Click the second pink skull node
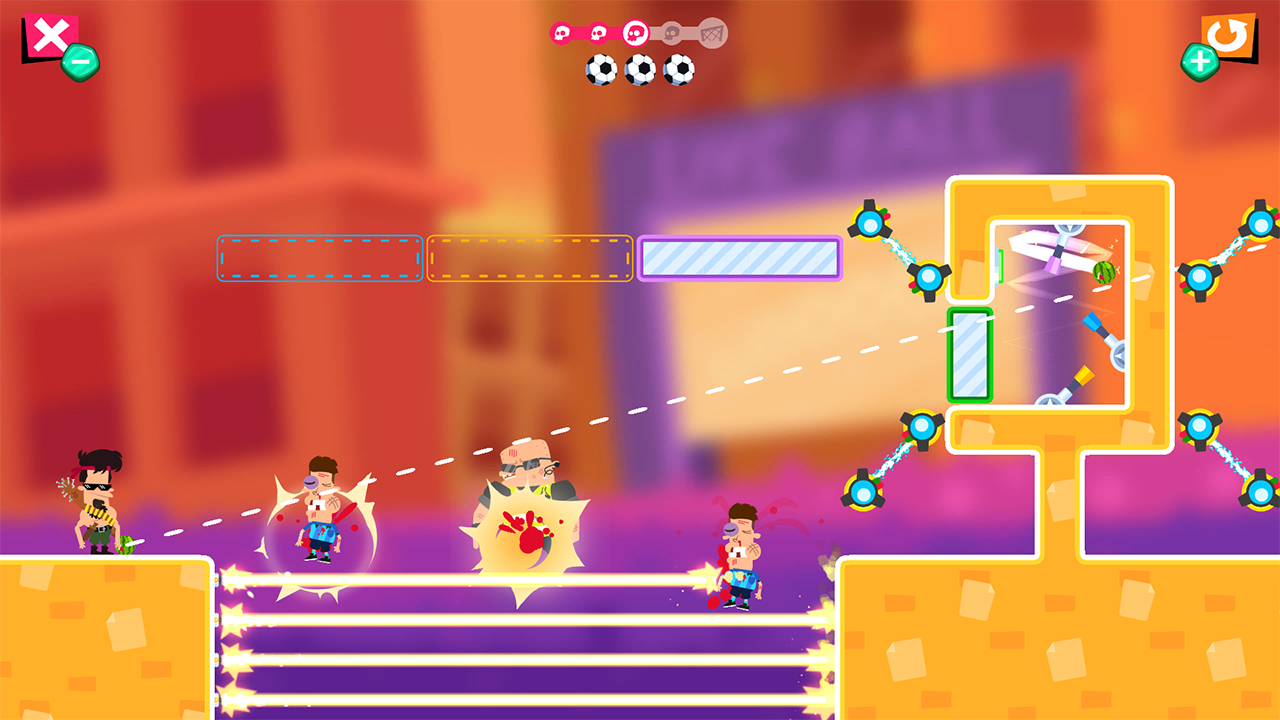 point(598,32)
